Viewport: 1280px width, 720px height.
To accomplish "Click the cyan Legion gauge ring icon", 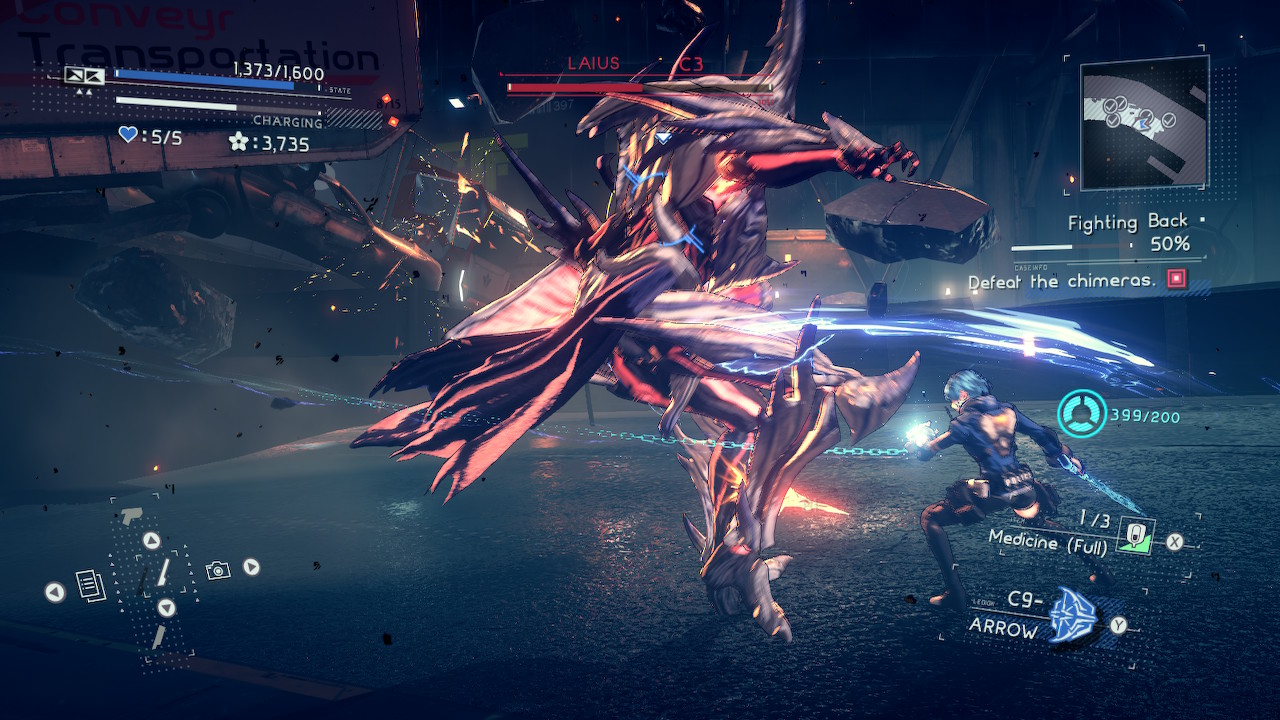I will pos(1082,413).
